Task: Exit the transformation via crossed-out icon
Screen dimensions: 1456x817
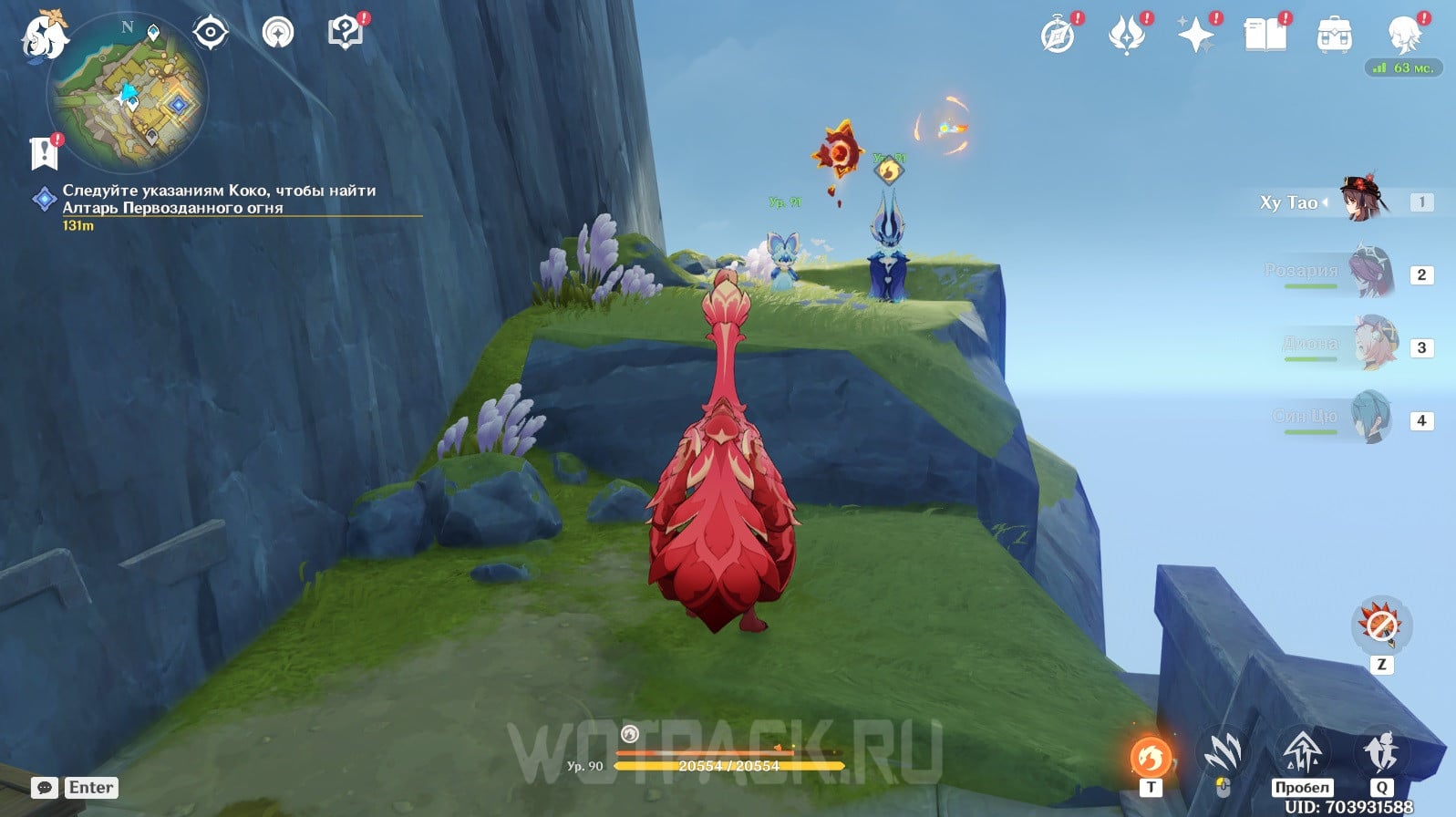Action: pos(1381,626)
